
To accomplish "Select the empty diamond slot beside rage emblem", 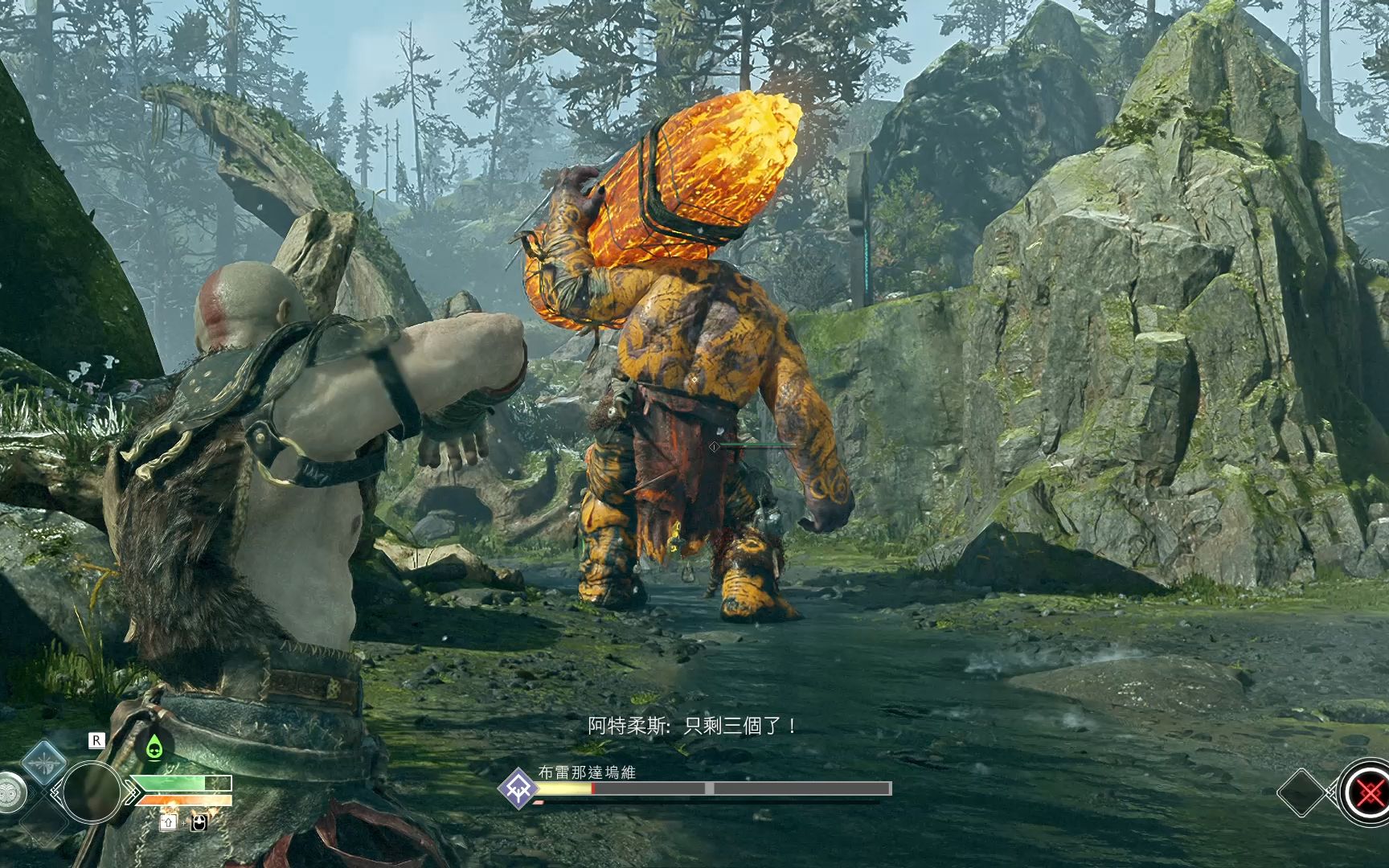I will pyautogui.click(x=1301, y=792).
